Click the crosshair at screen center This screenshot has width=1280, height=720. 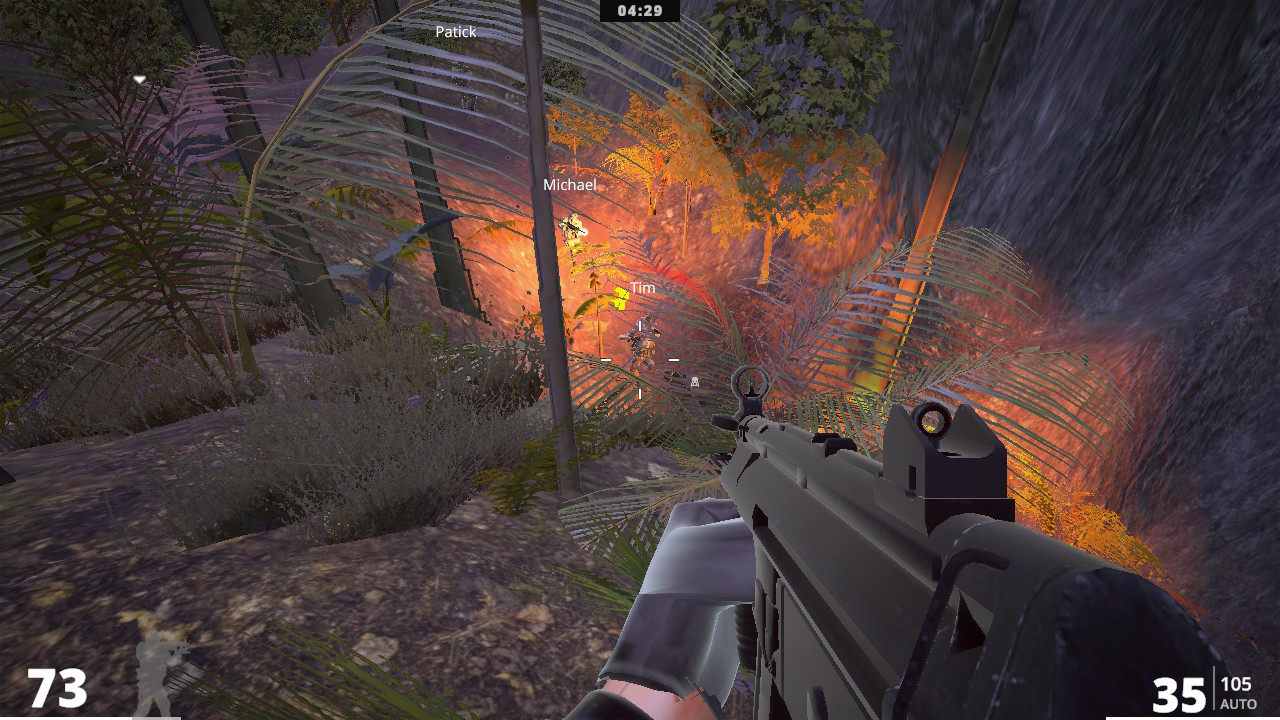[638, 360]
